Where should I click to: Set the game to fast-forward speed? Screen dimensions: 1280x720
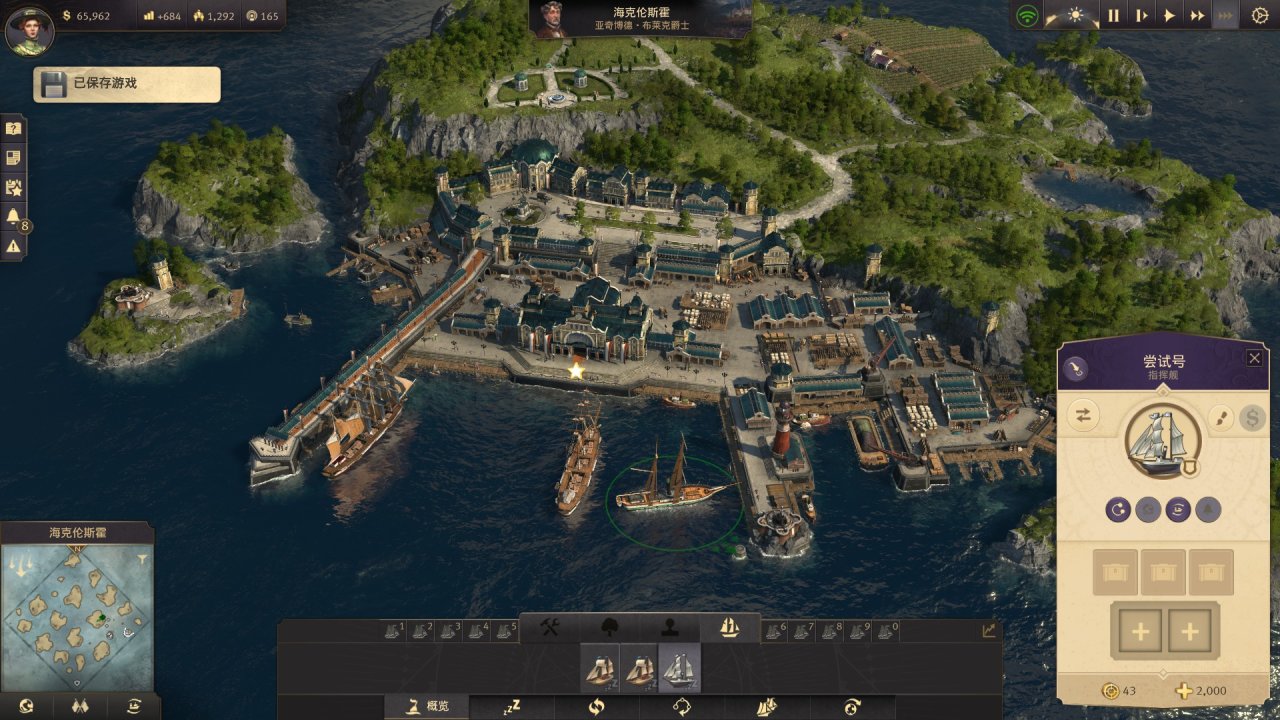pyautogui.click(x=1197, y=15)
